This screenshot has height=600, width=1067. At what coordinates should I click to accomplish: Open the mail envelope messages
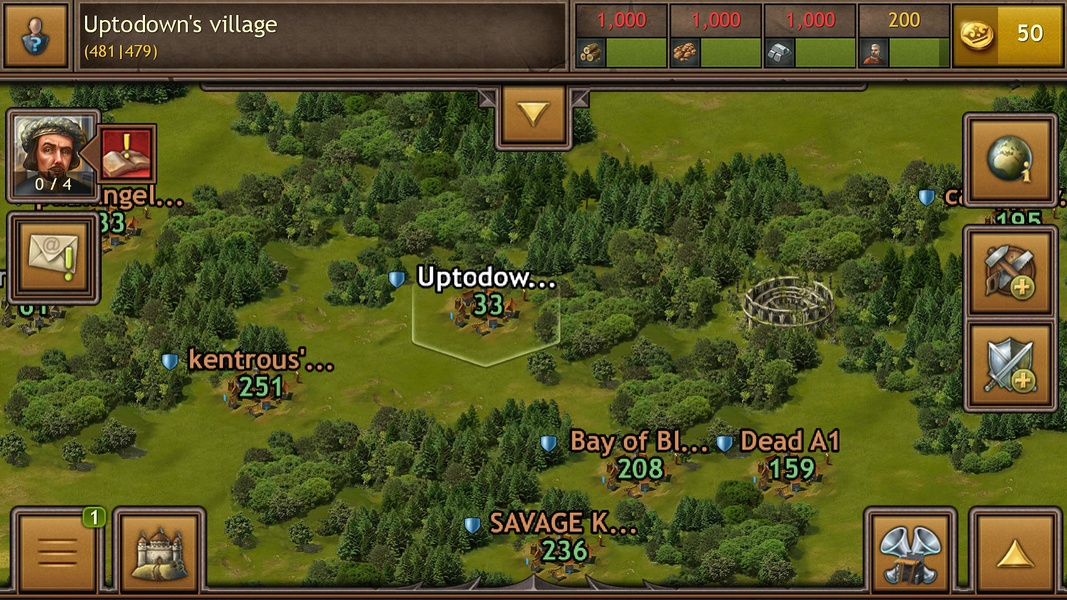(x=54, y=257)
